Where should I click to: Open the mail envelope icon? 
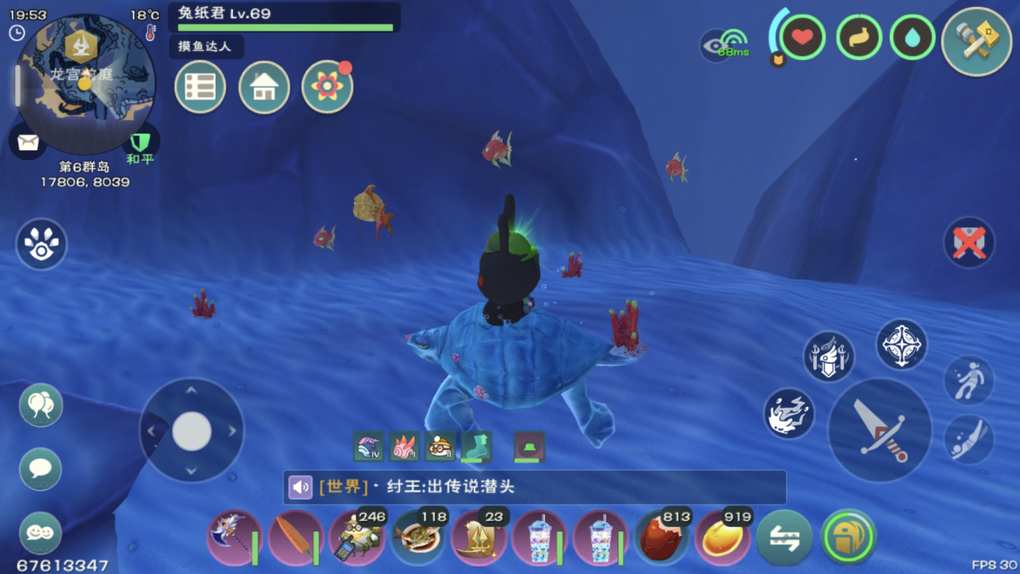point(28,143)
